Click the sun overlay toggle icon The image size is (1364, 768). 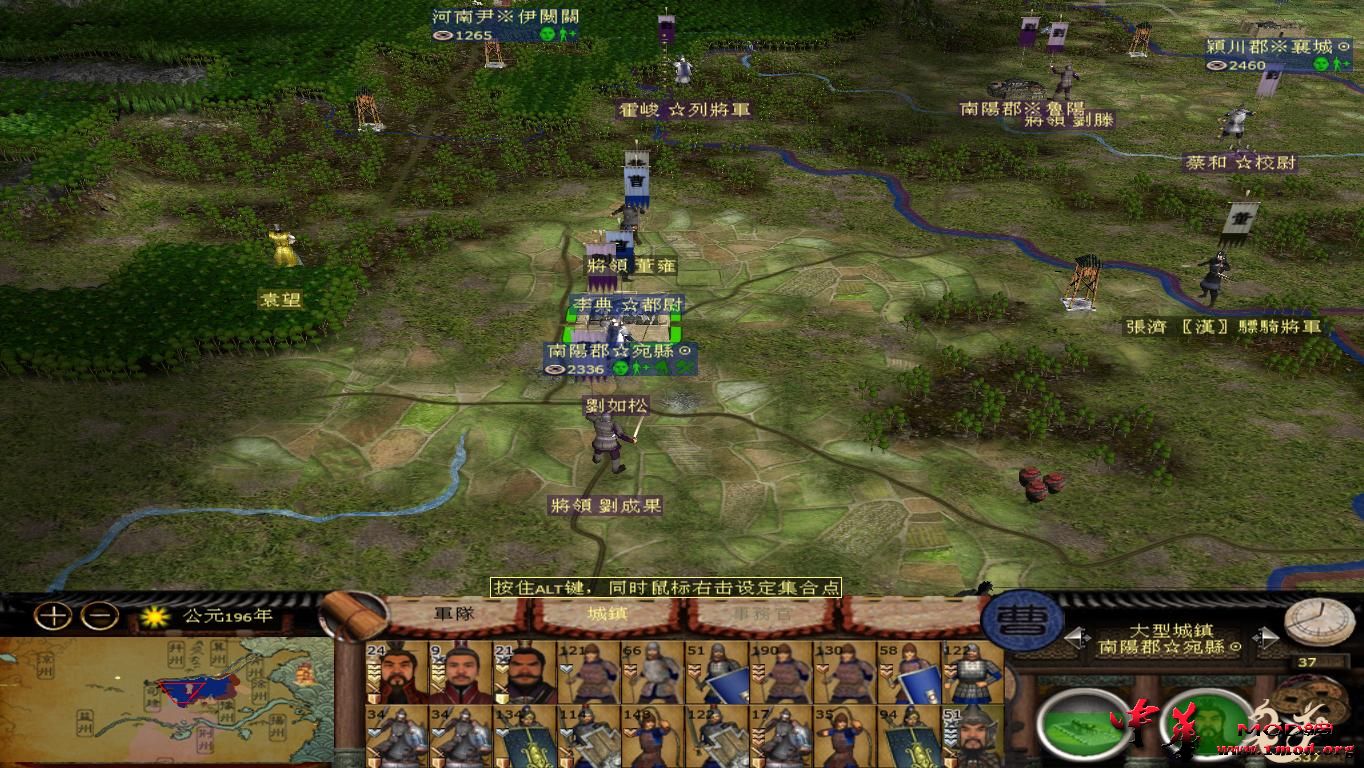pyautogui.click(x=155, y=617)
